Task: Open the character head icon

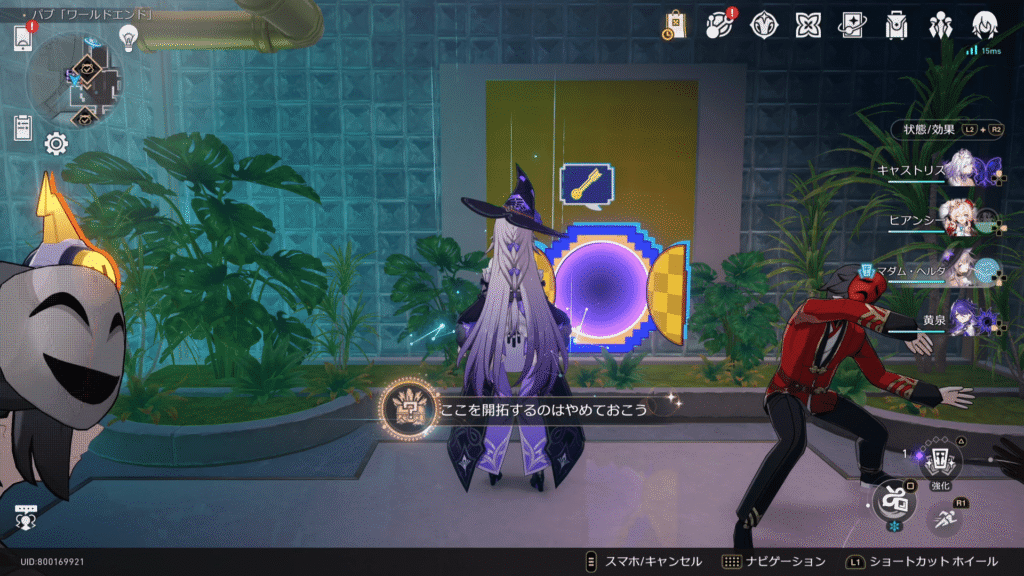Action: (986, 24)
